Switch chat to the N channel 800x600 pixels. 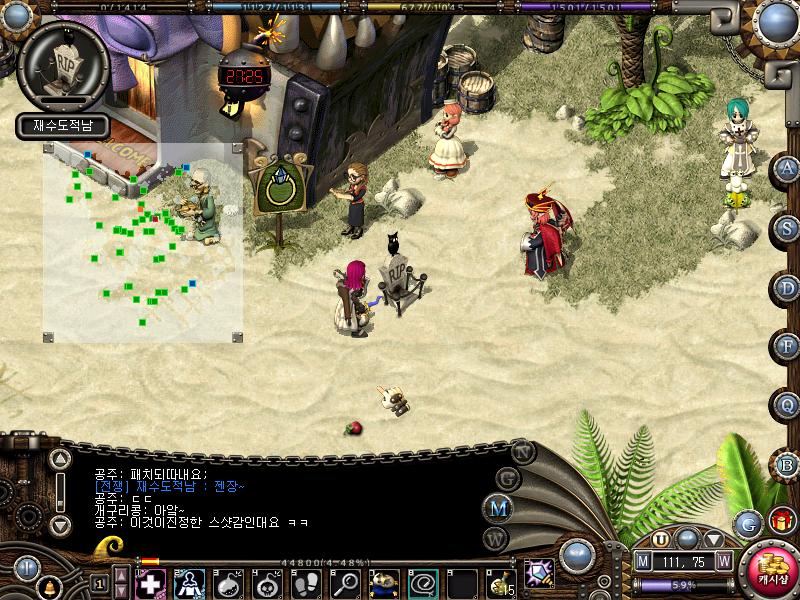(x=523, y=451)
